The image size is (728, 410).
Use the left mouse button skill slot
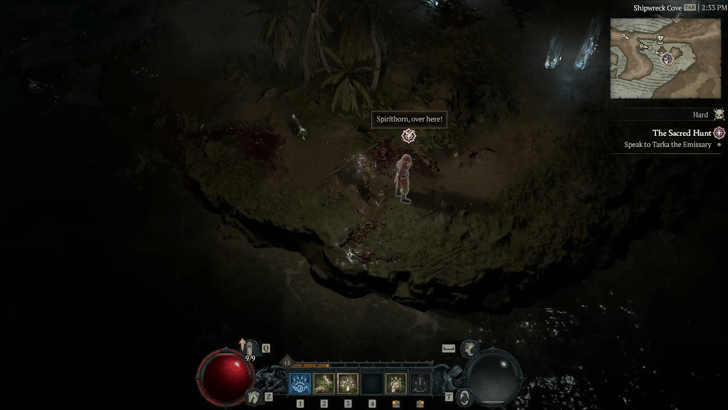point(396,382)
